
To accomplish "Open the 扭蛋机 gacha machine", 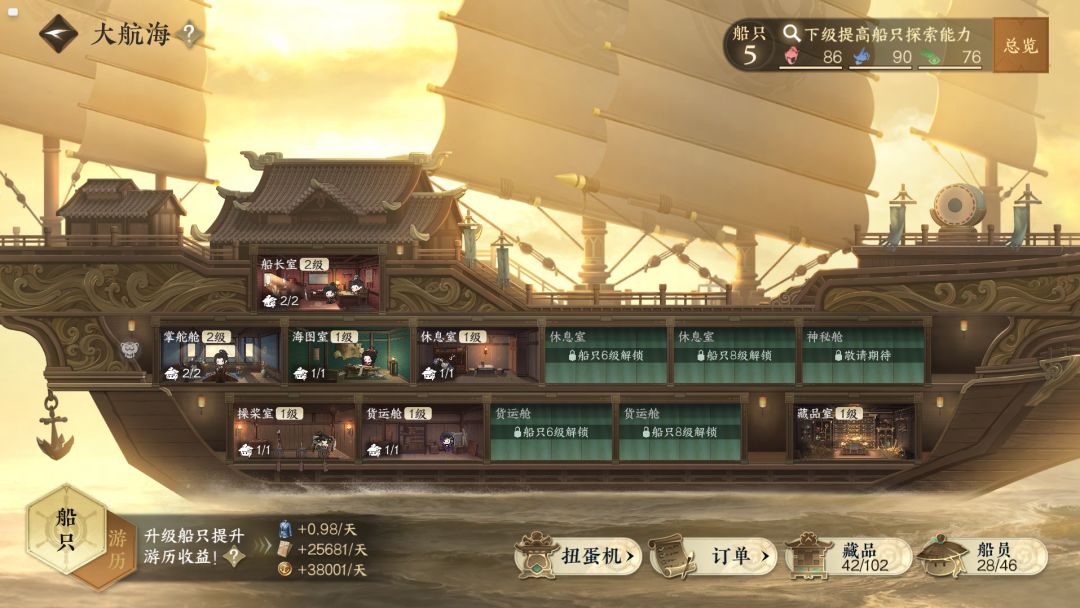I will (x=579, y=556).
